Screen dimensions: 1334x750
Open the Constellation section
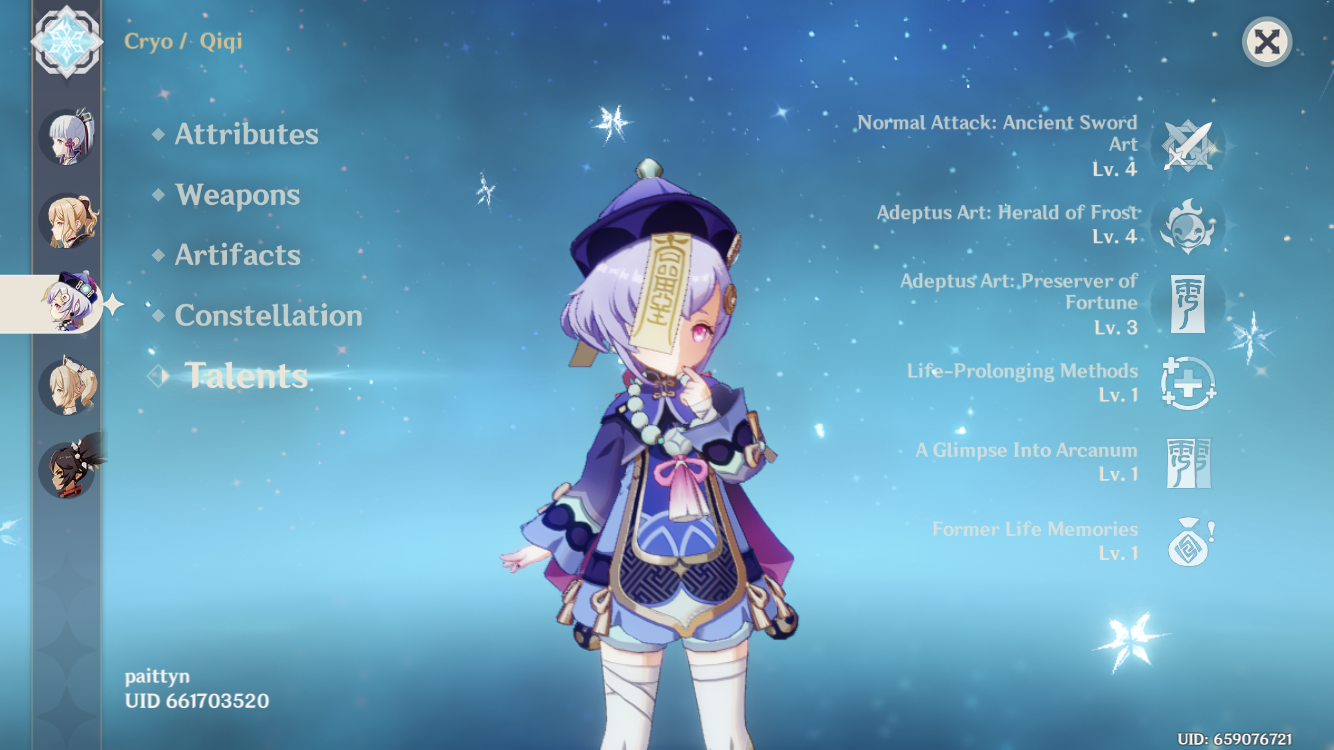(268, 316)
